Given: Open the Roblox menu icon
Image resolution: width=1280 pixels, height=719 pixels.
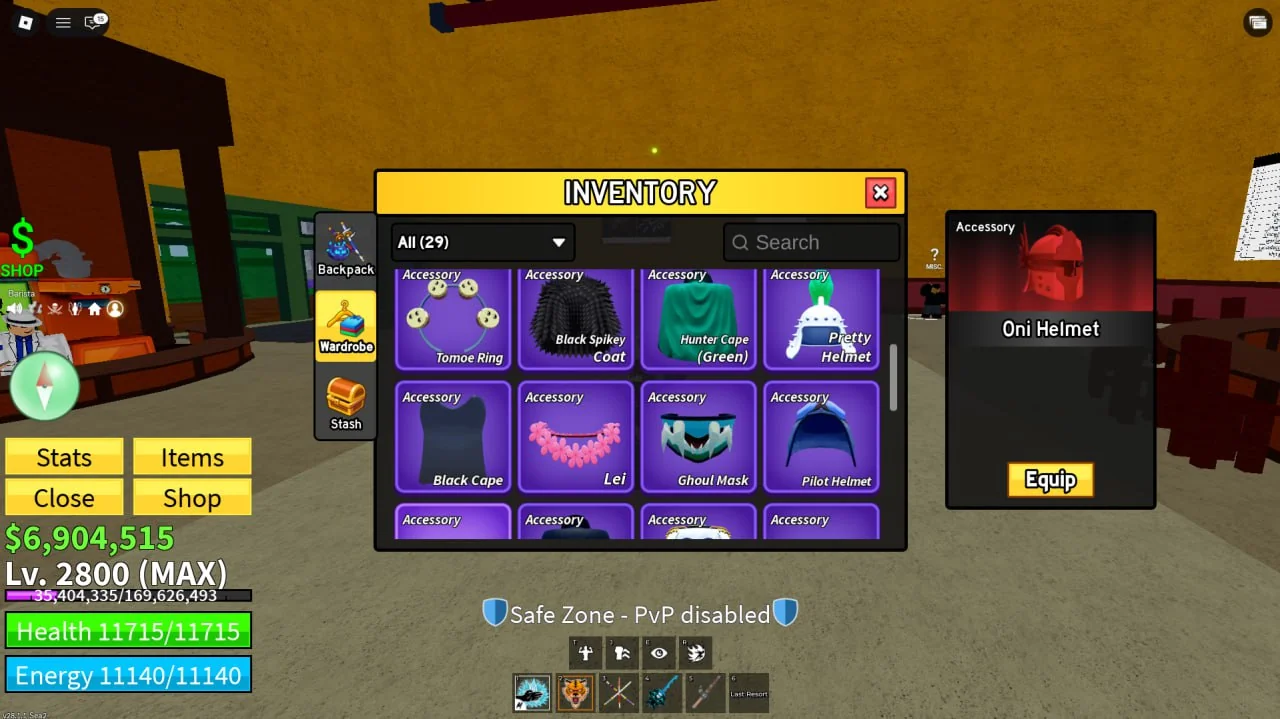Looking at the screenshot, I should coord(26,22).
